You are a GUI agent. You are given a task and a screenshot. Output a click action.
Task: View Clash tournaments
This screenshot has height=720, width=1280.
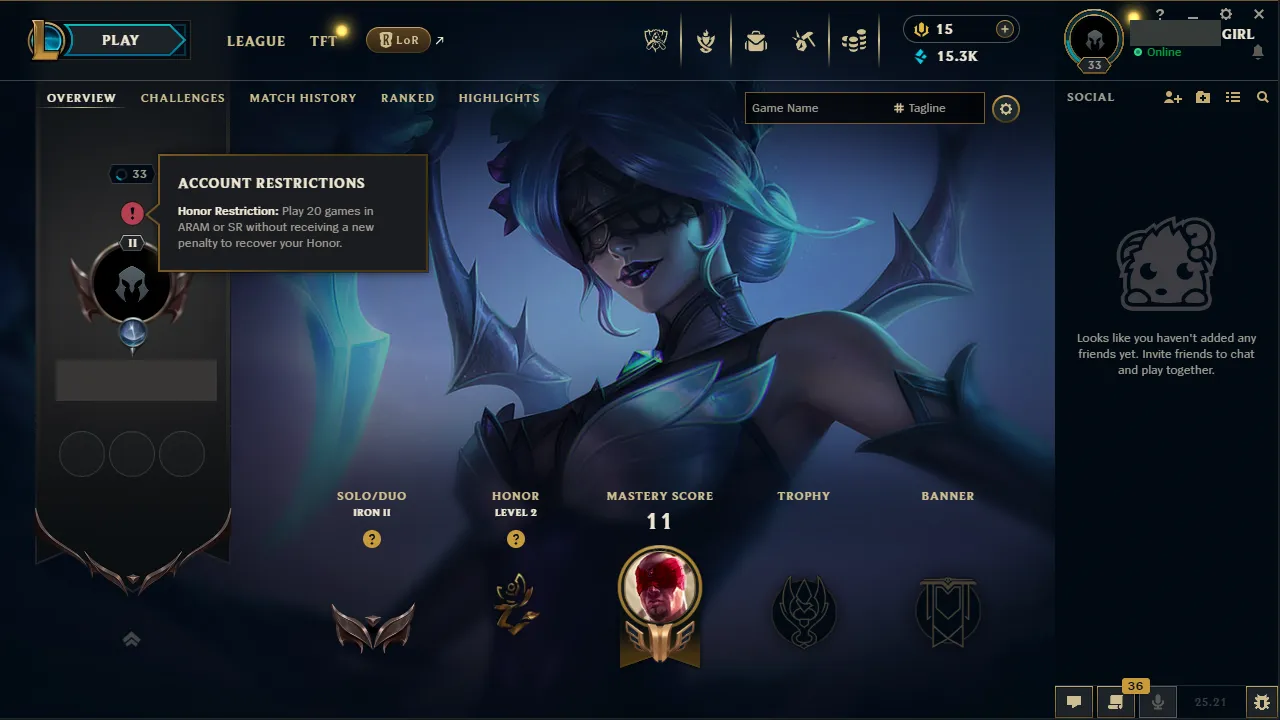click(x=705, y=40)
